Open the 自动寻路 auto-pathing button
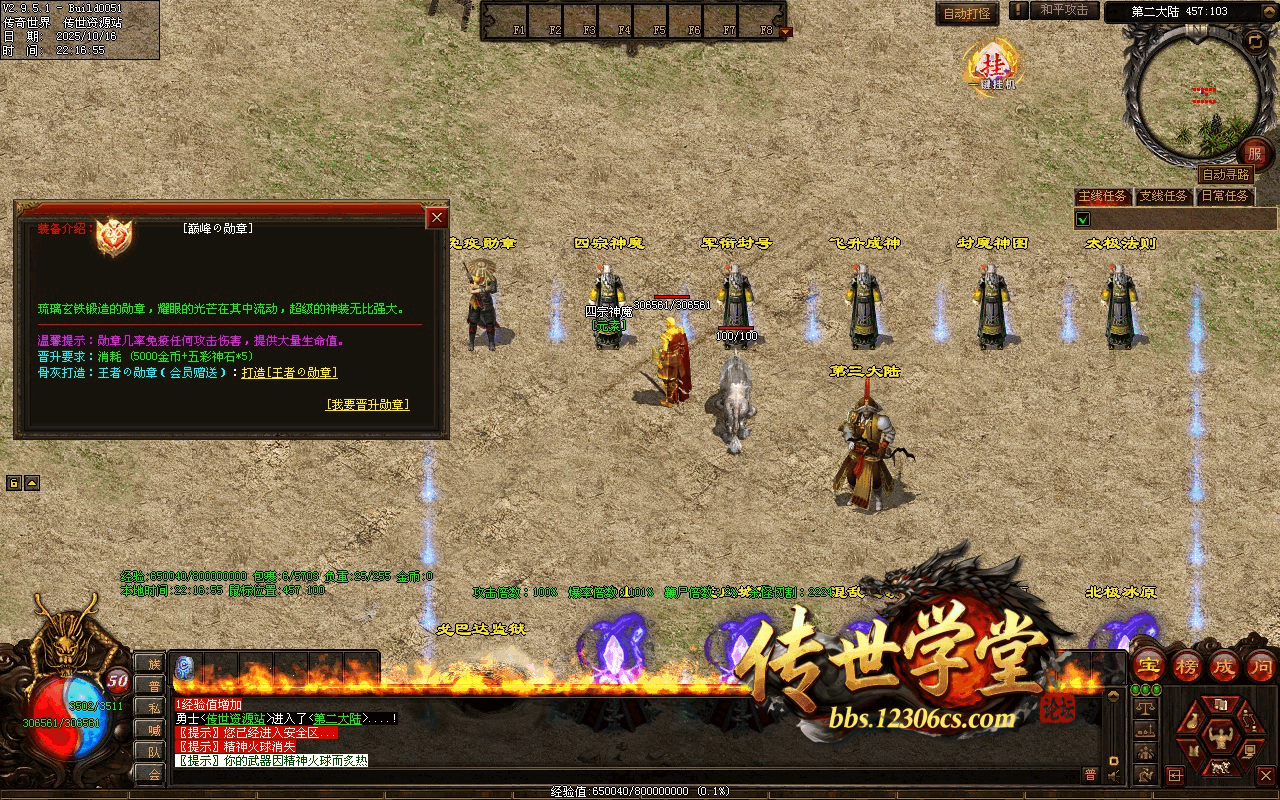Viewport: 1280px width, 800px height. [x=1225, y=175]
